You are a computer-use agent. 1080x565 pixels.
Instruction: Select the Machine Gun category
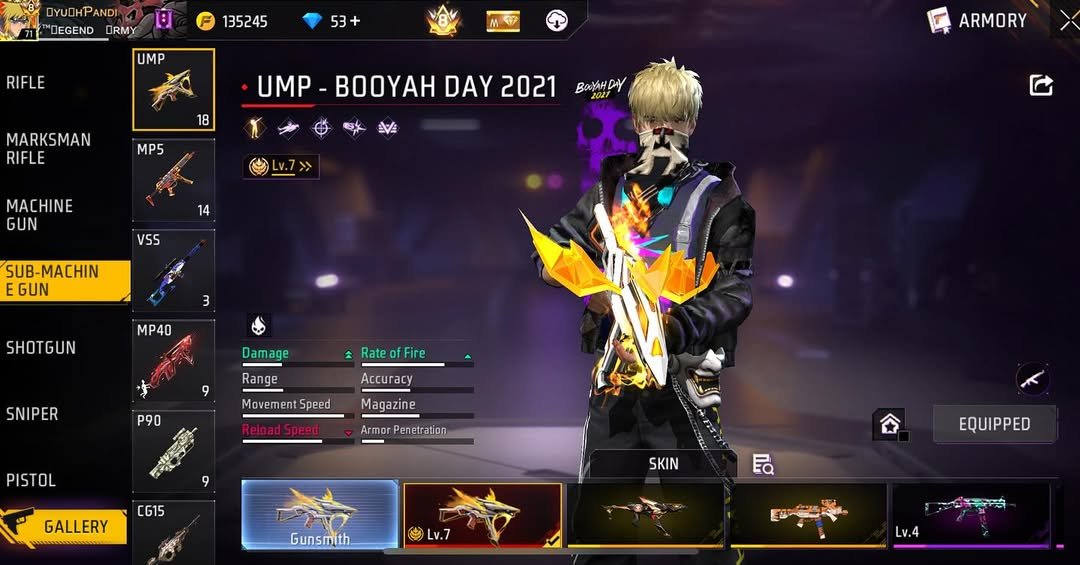40,214
